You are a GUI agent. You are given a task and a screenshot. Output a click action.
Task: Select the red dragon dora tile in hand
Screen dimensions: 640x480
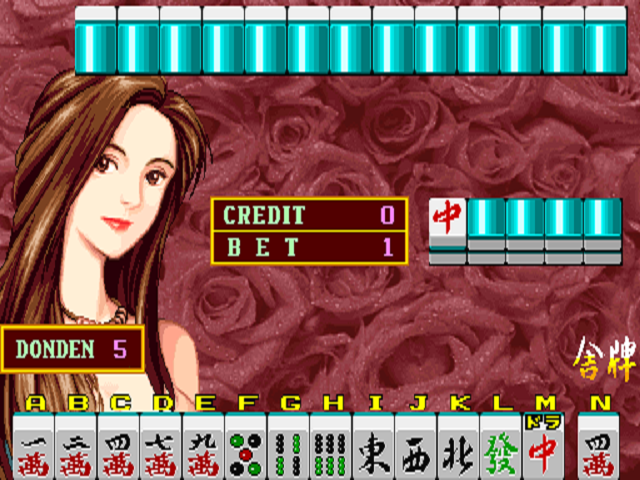[x=543, y=448]
